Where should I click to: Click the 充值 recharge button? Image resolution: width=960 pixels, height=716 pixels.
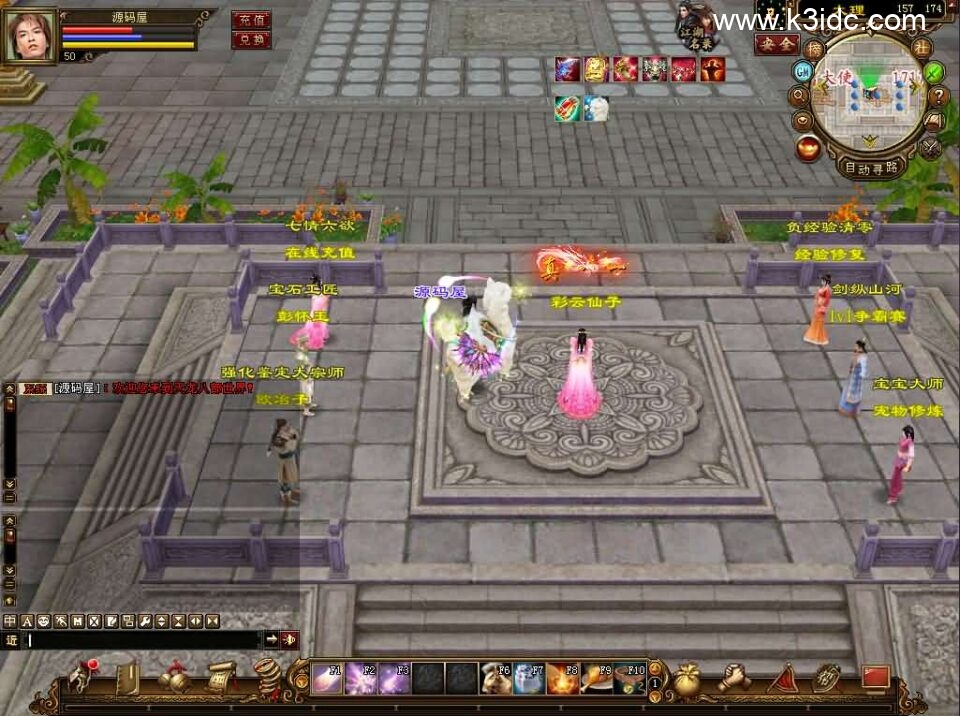click(x=250, y=20)
